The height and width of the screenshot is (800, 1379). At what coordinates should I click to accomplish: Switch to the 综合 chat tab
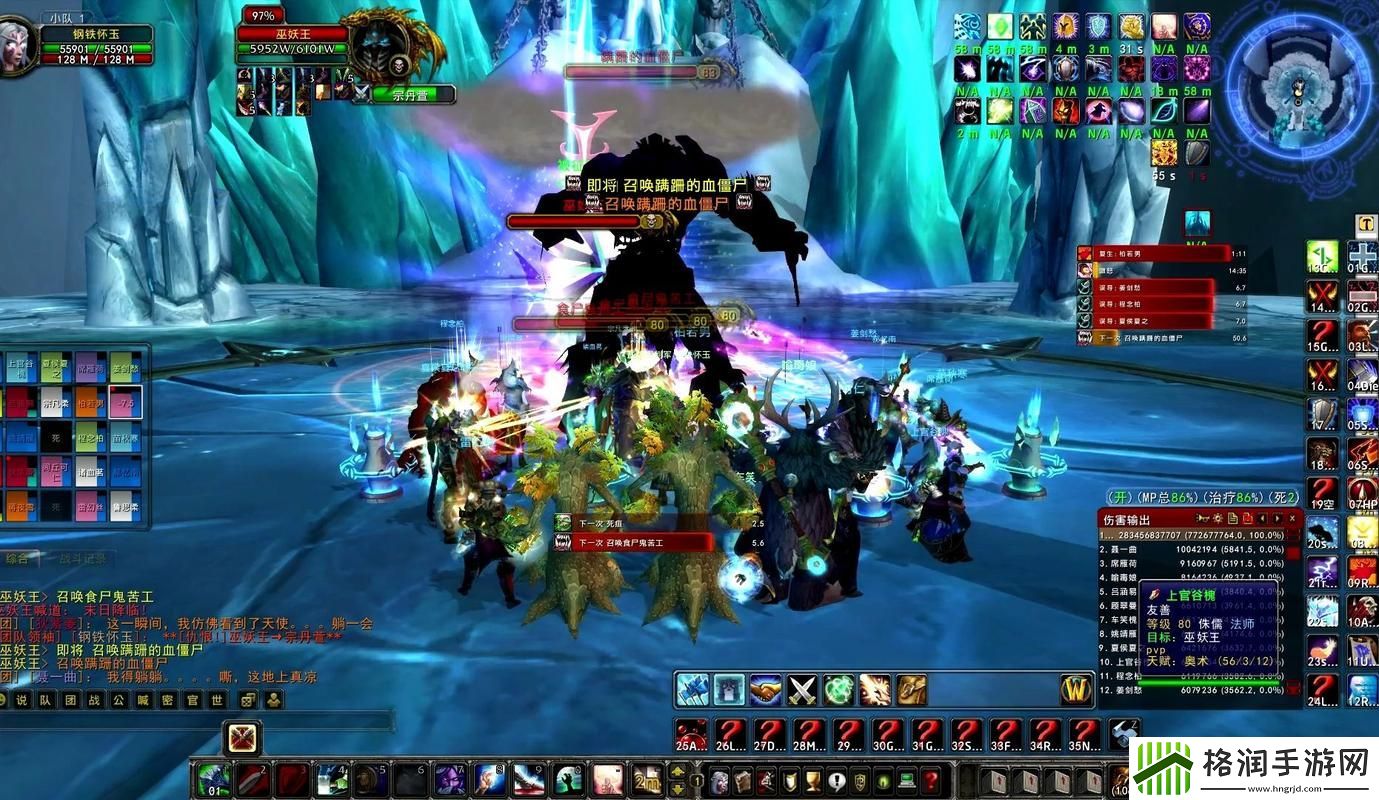pyautogui.click(x=18, y=559)
